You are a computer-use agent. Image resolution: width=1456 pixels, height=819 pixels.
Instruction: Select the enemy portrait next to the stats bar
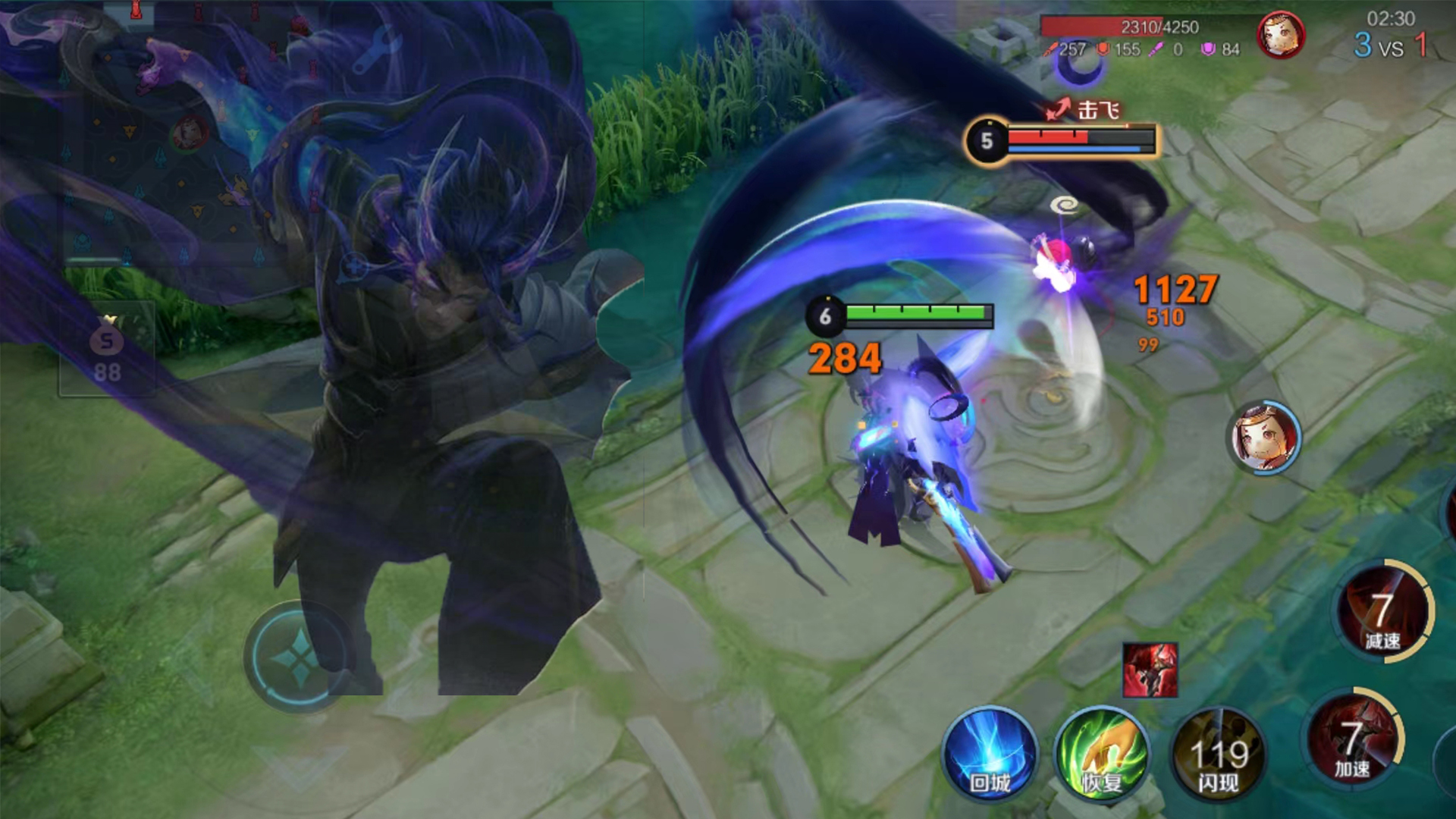tap(1280, 35)
